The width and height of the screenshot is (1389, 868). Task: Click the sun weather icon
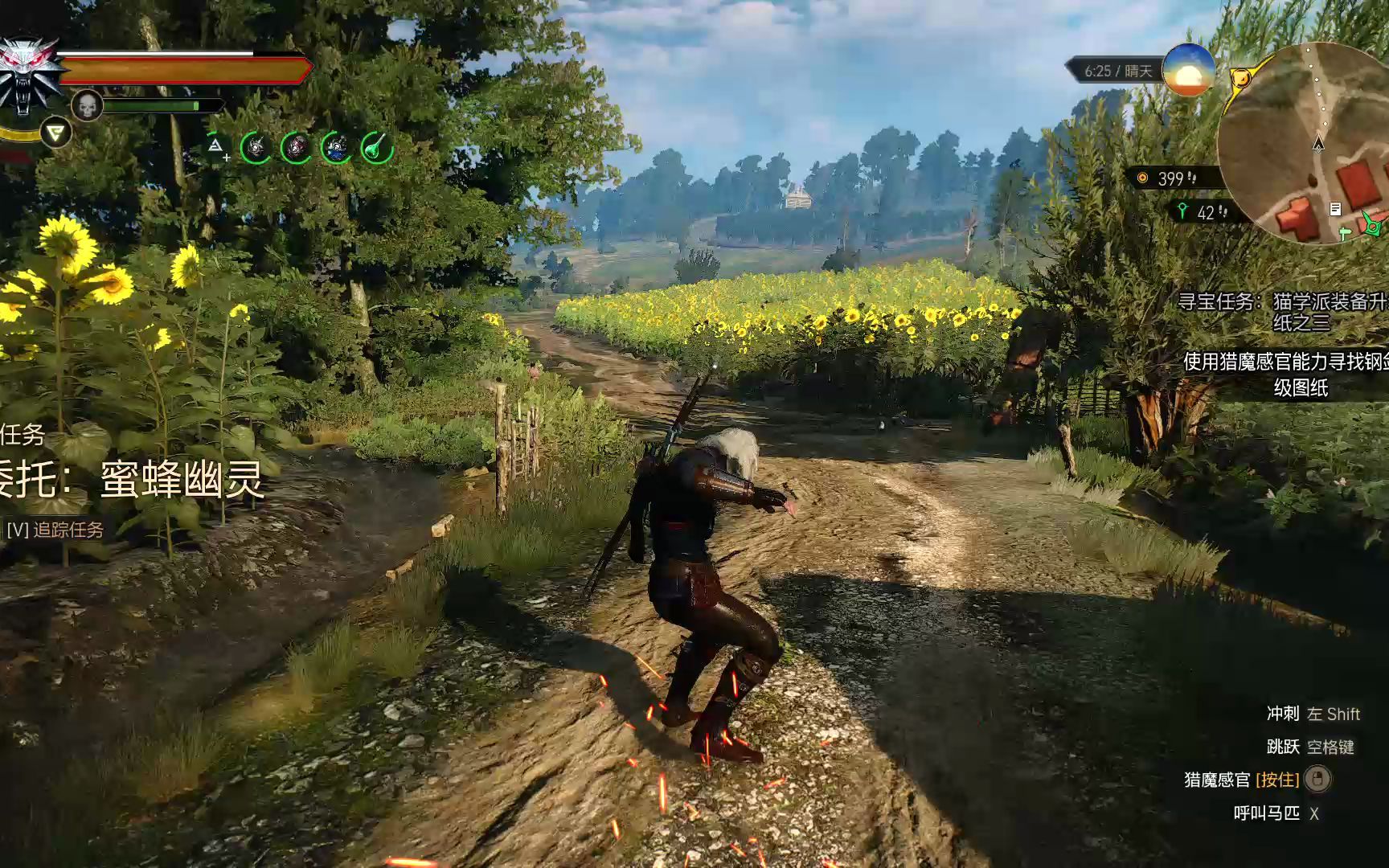pos(1188,70)
